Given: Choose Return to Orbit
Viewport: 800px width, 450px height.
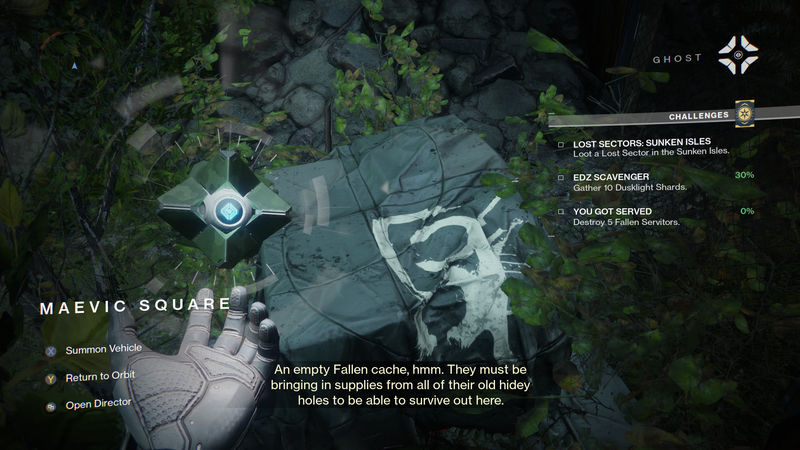Looking at the screenshot, I should coord(99,376).
